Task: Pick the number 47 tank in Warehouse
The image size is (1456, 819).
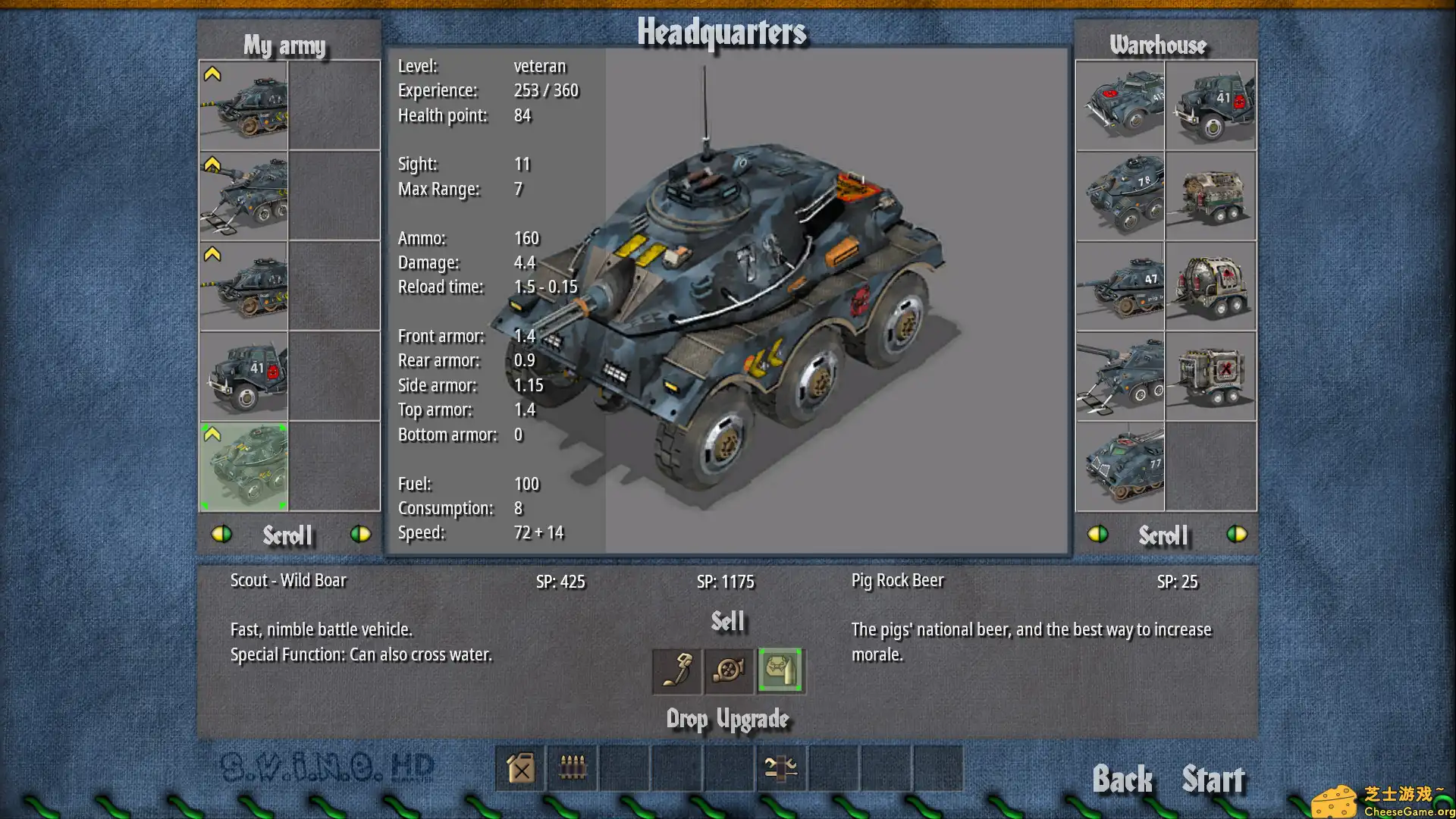Action: [1120, 286]
